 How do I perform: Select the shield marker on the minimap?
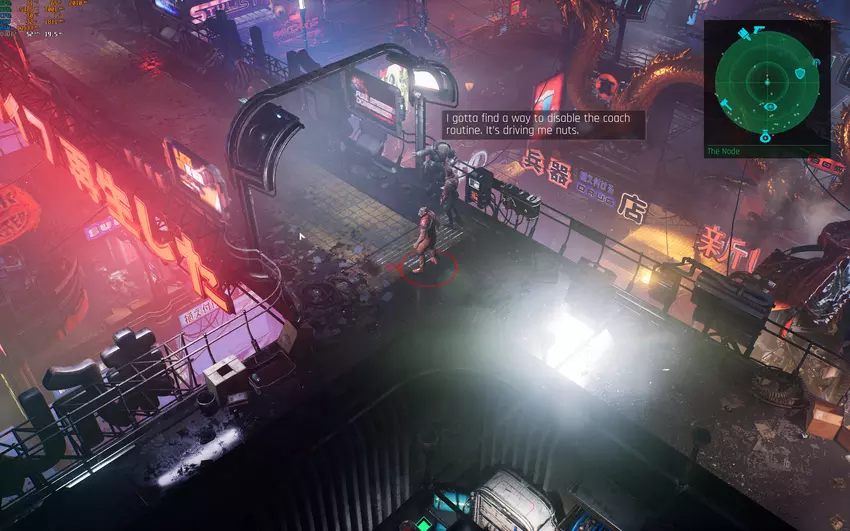point(800,73)
